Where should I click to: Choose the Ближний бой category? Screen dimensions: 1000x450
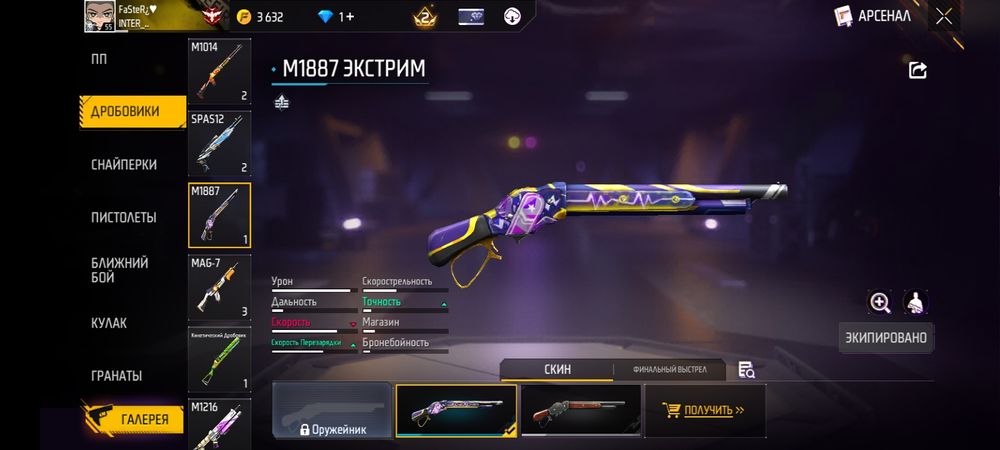point(120,270)
